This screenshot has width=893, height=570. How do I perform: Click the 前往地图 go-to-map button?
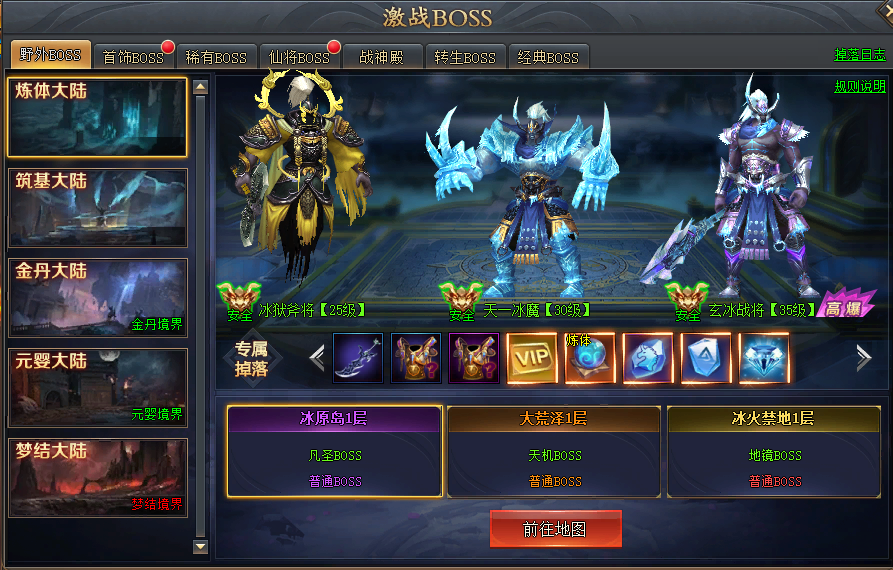555,529
